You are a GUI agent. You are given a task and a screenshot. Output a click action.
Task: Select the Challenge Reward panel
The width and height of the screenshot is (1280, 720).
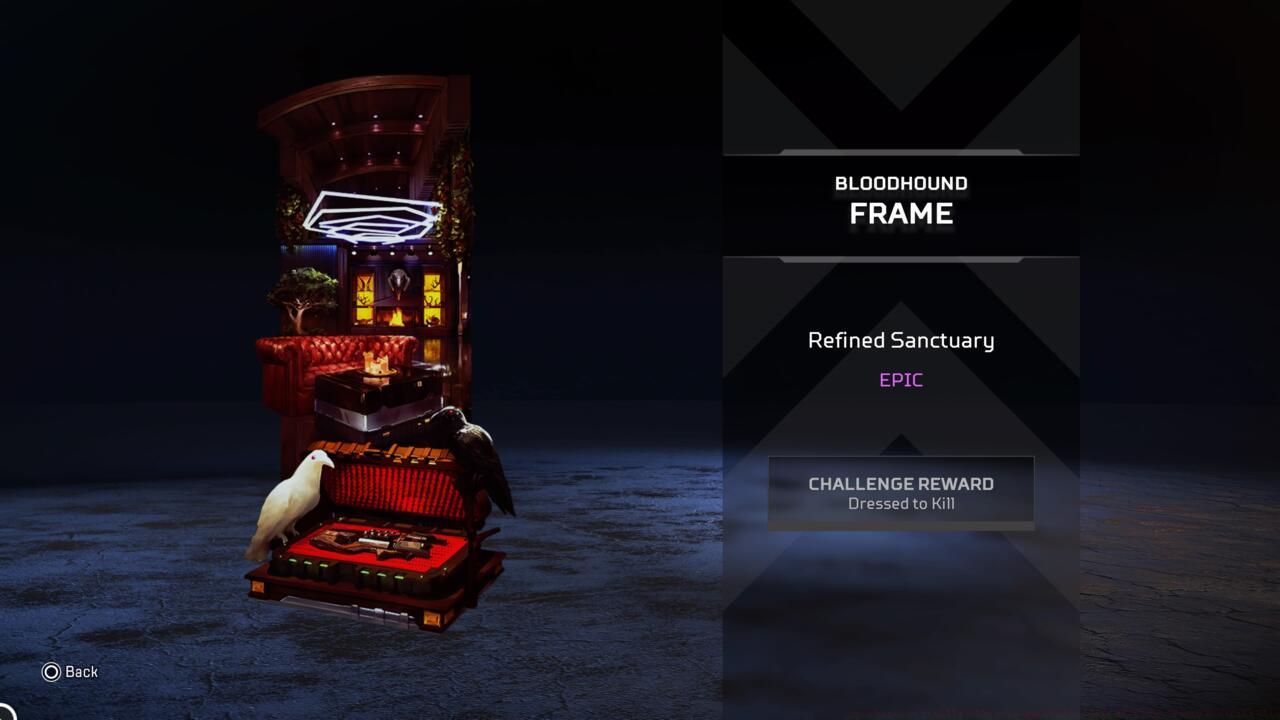[899, 491]
